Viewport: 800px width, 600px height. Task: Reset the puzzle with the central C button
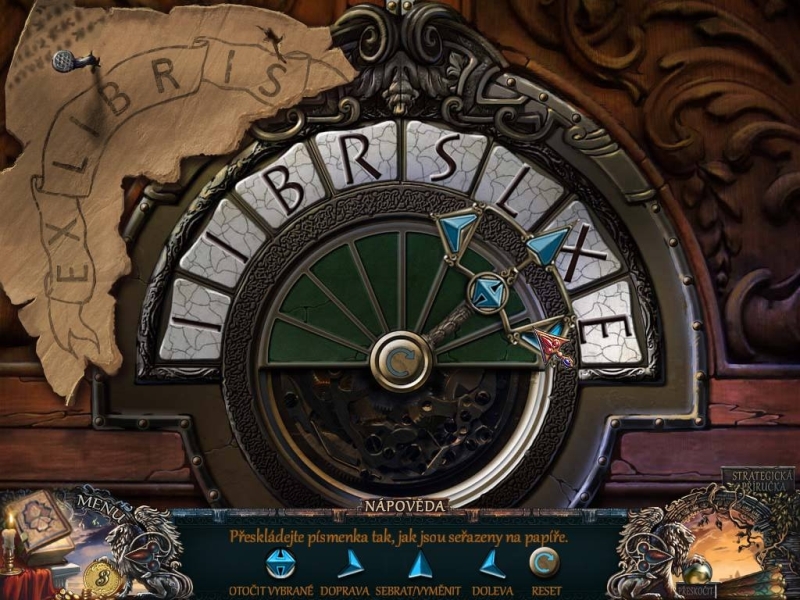[399, 360]
